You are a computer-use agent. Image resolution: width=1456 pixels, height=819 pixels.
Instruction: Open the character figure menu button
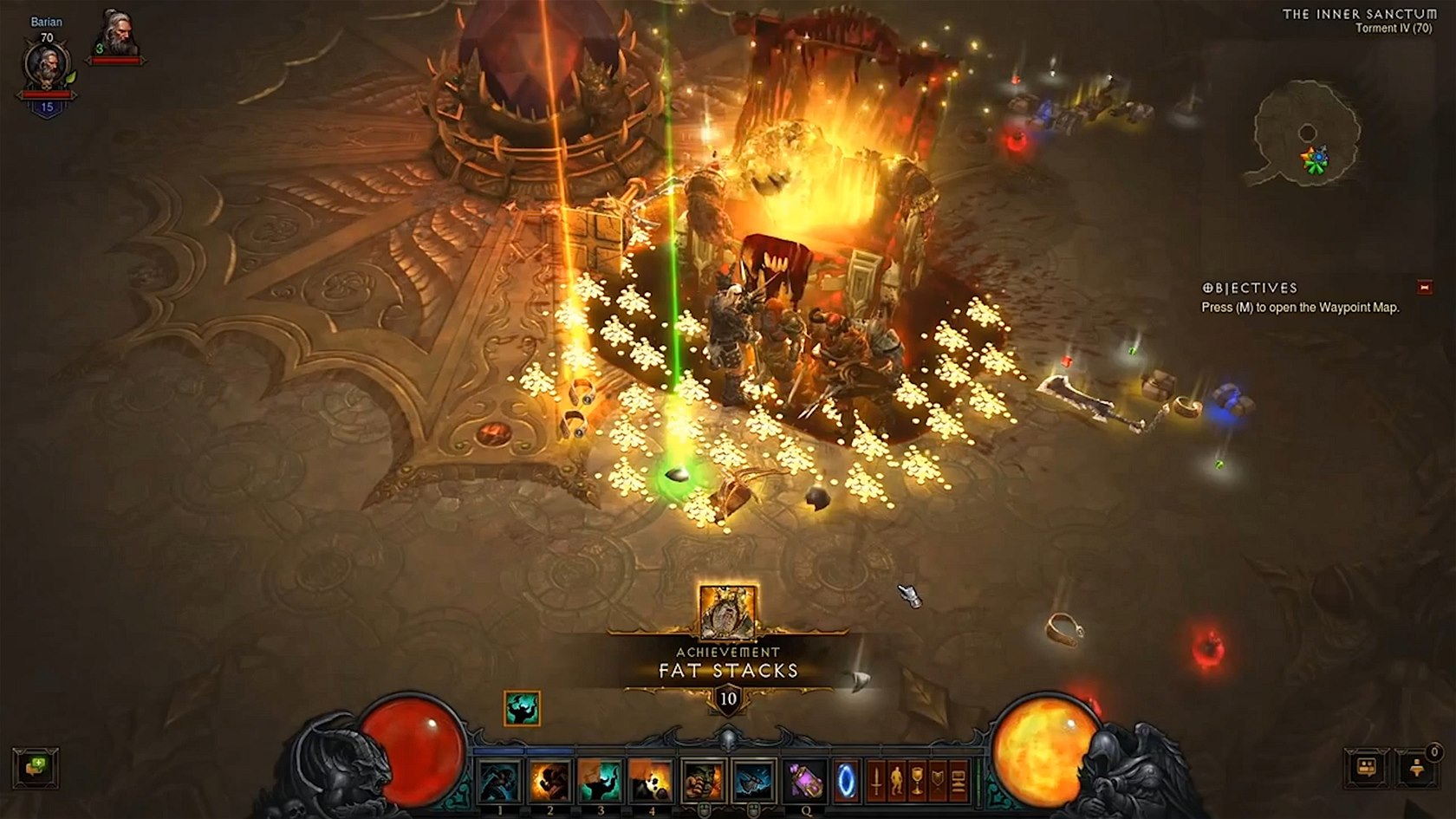pos(897,780)
